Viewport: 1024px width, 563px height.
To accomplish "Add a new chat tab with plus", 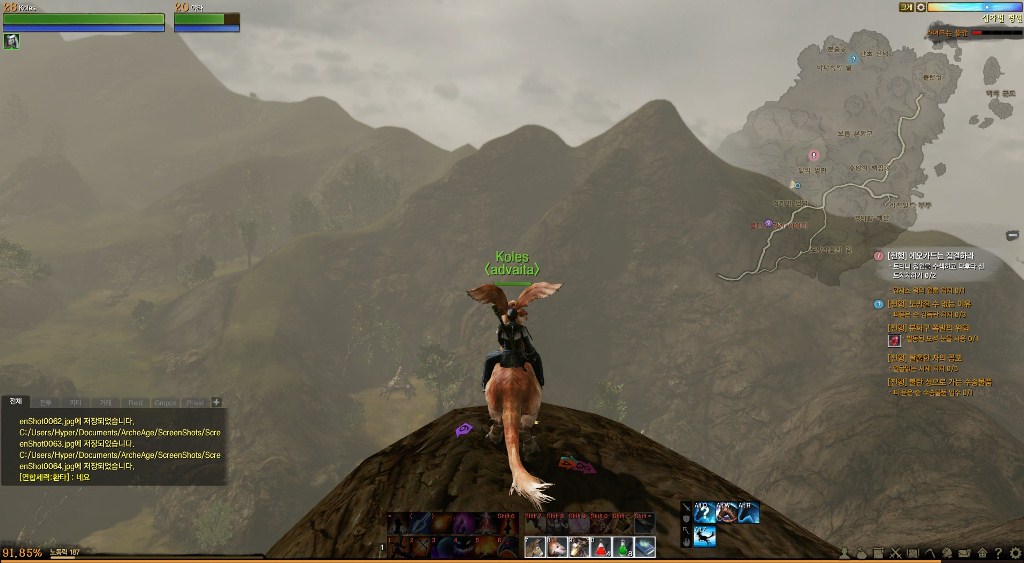I will 217,402.
